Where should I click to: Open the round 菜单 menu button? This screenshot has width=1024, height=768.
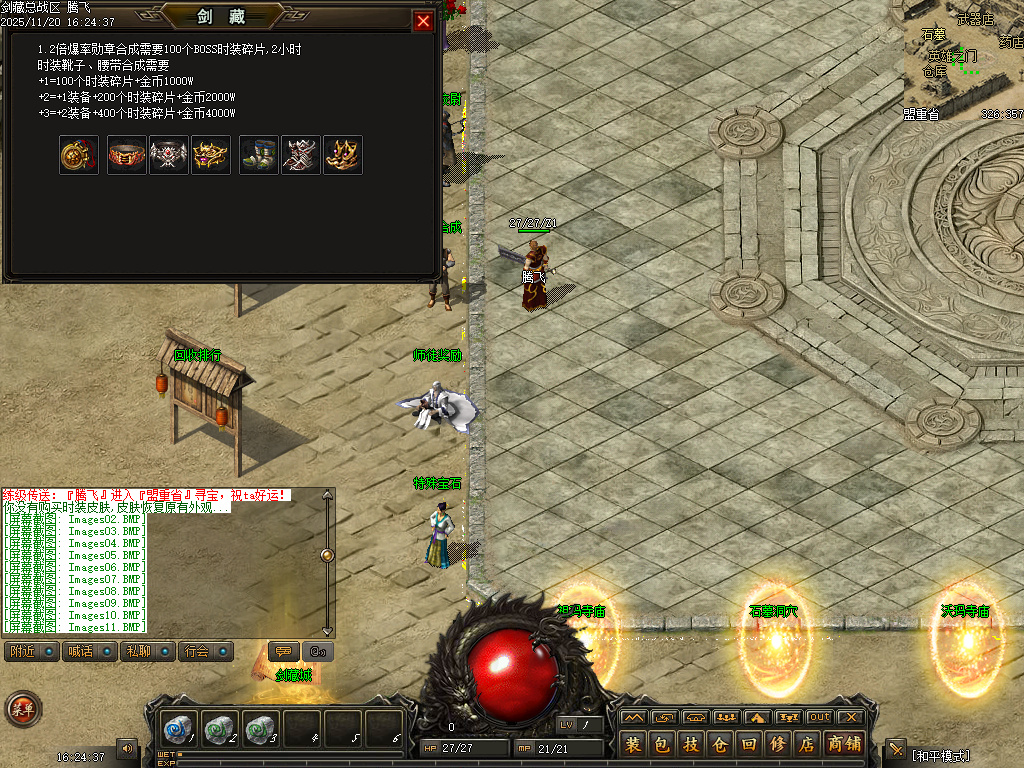point(22,709)
